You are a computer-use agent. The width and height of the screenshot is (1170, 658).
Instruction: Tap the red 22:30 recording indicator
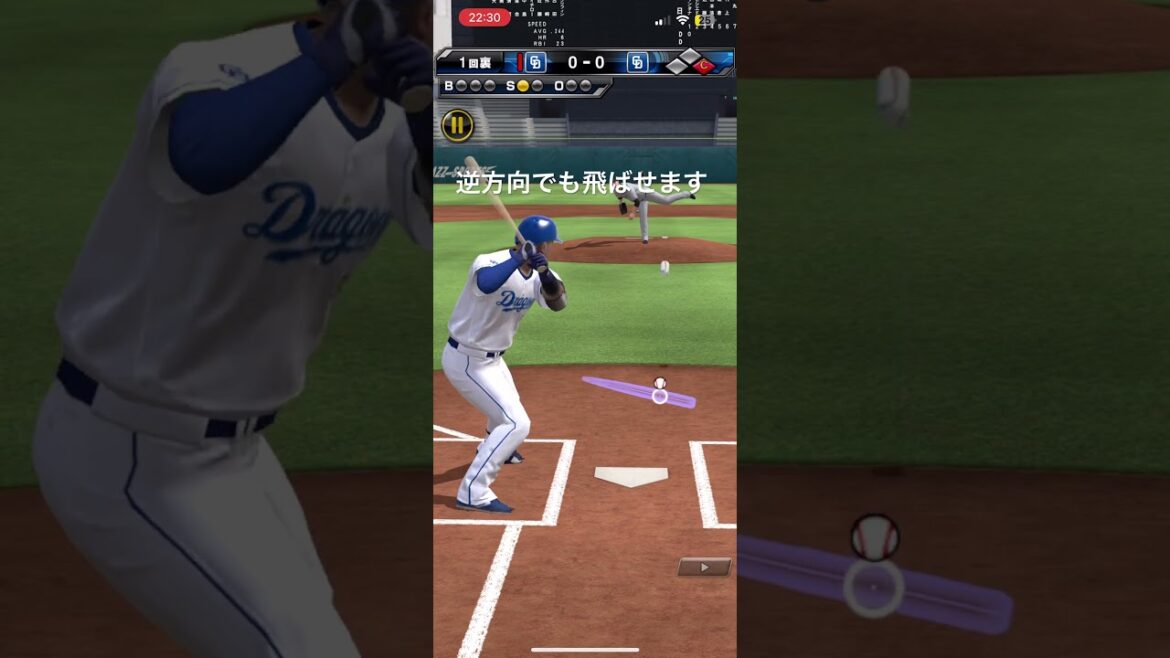(484, 17)
